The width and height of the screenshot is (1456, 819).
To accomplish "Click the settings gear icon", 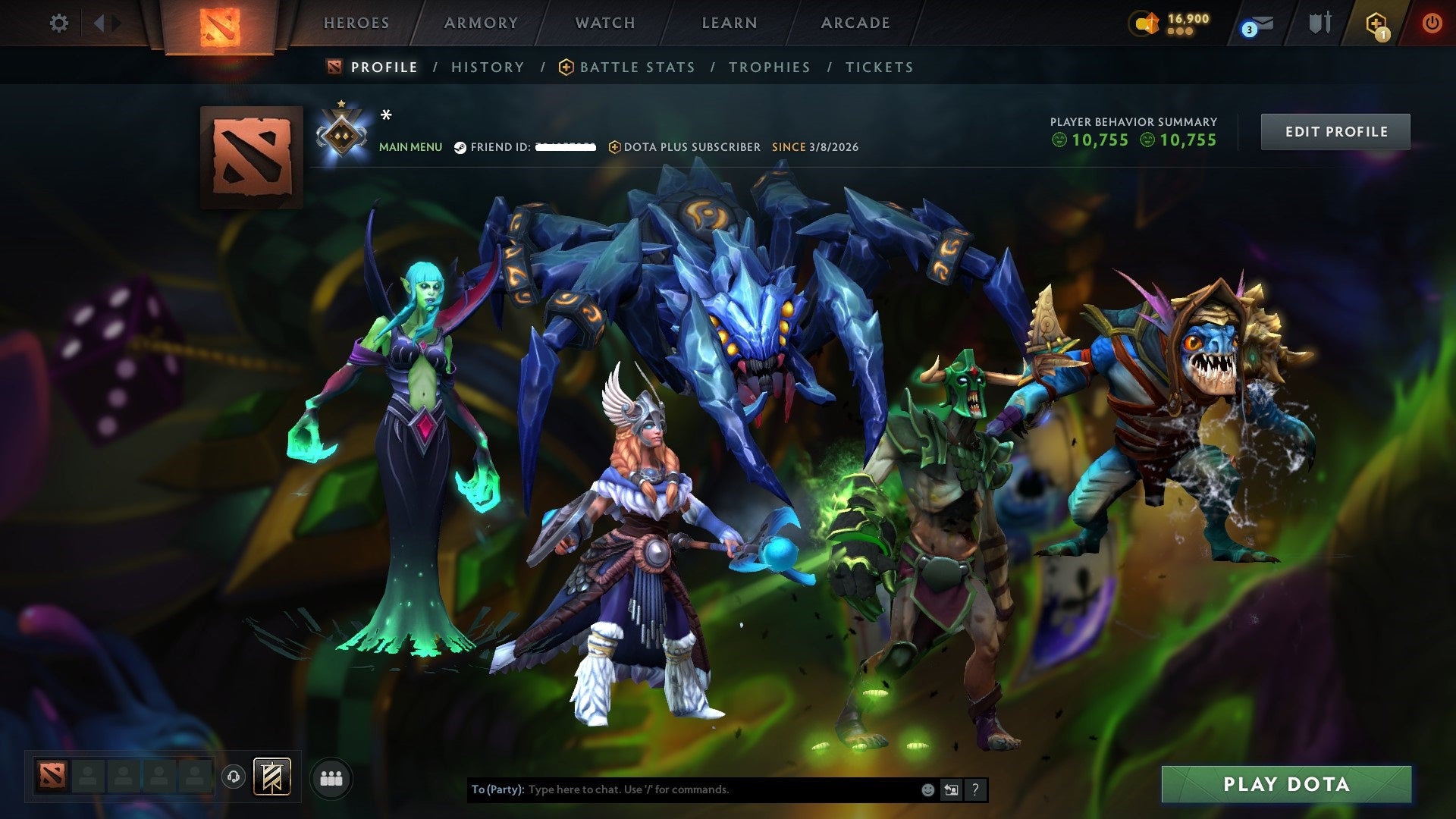I will coord(59,23).
